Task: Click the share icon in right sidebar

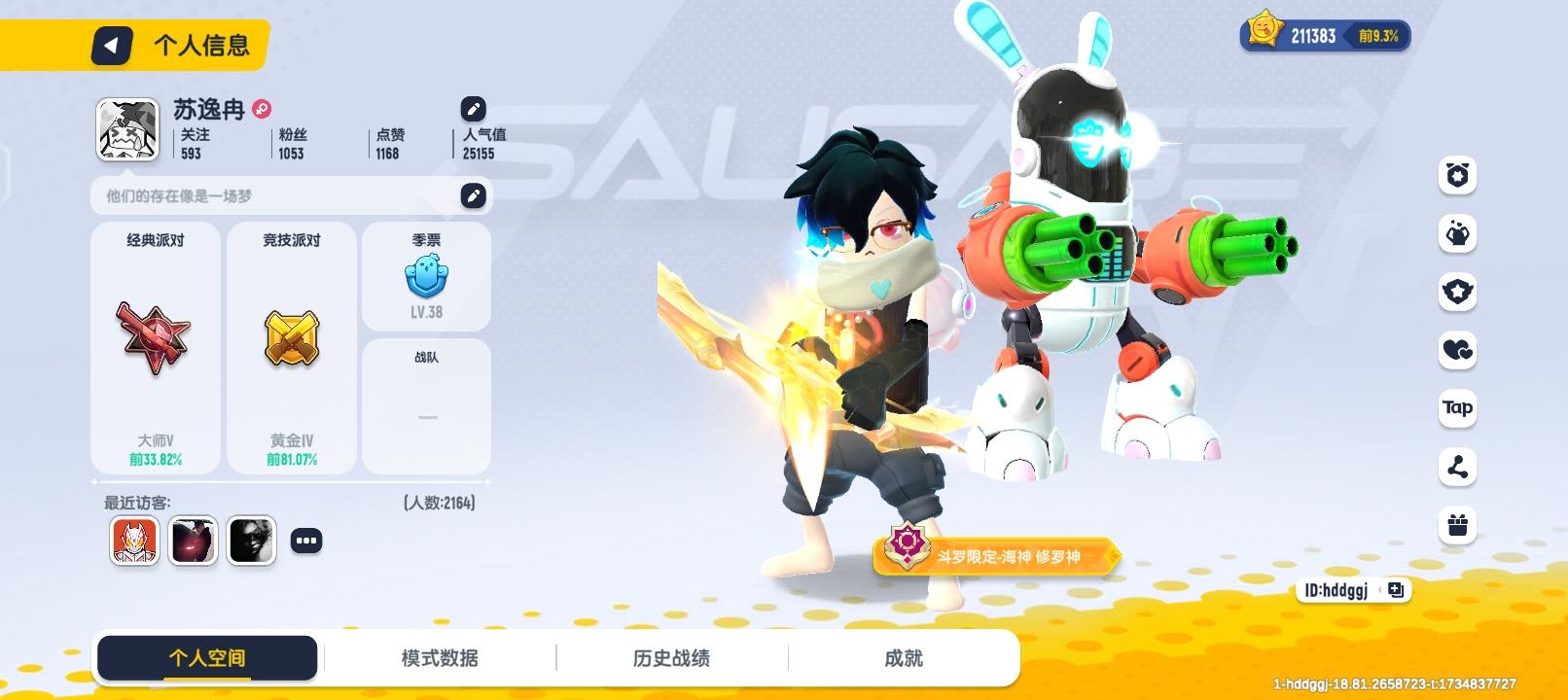Action: 1456,468
